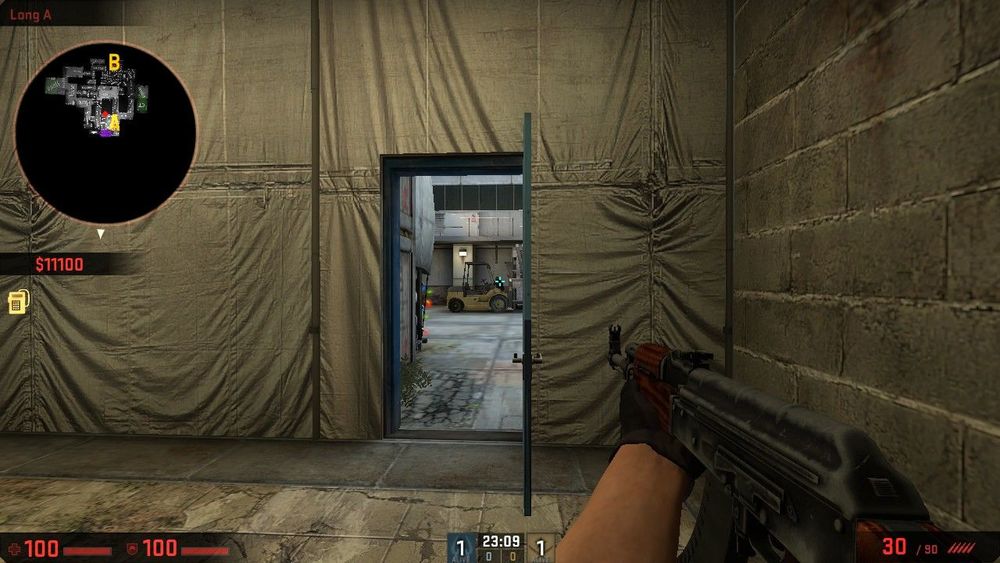The width and height of the screenshot is (1000, 563).
Task: Select the A bombsite marker on radar
Action: pyautogui.click(x=115, y=122)
